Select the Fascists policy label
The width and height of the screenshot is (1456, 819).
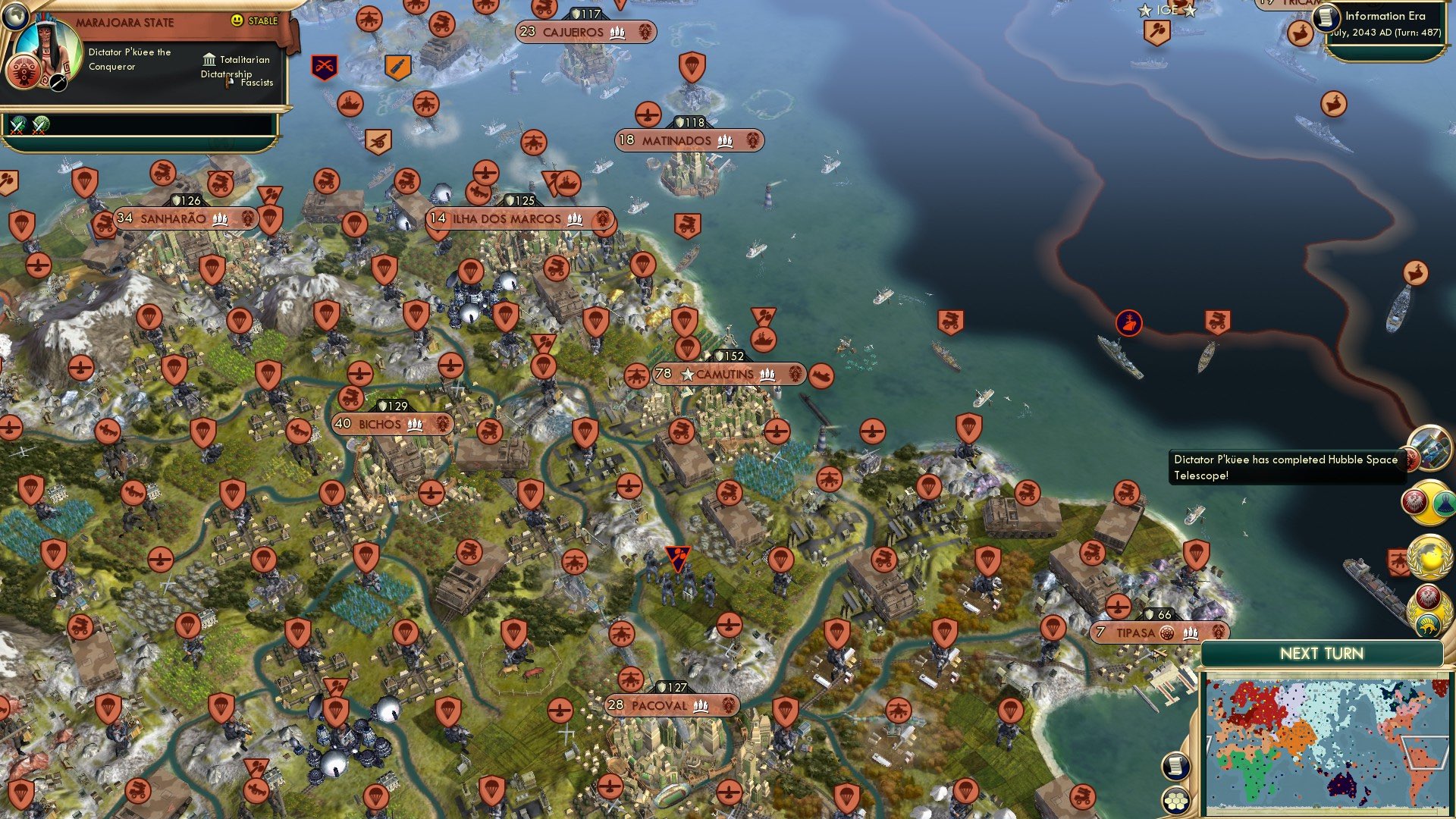256,83
